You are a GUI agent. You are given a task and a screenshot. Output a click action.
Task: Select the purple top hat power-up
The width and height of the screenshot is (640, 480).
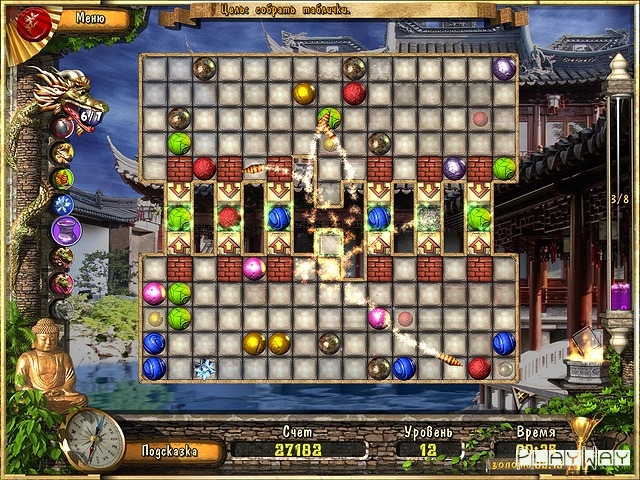click(x=65, y=231)
